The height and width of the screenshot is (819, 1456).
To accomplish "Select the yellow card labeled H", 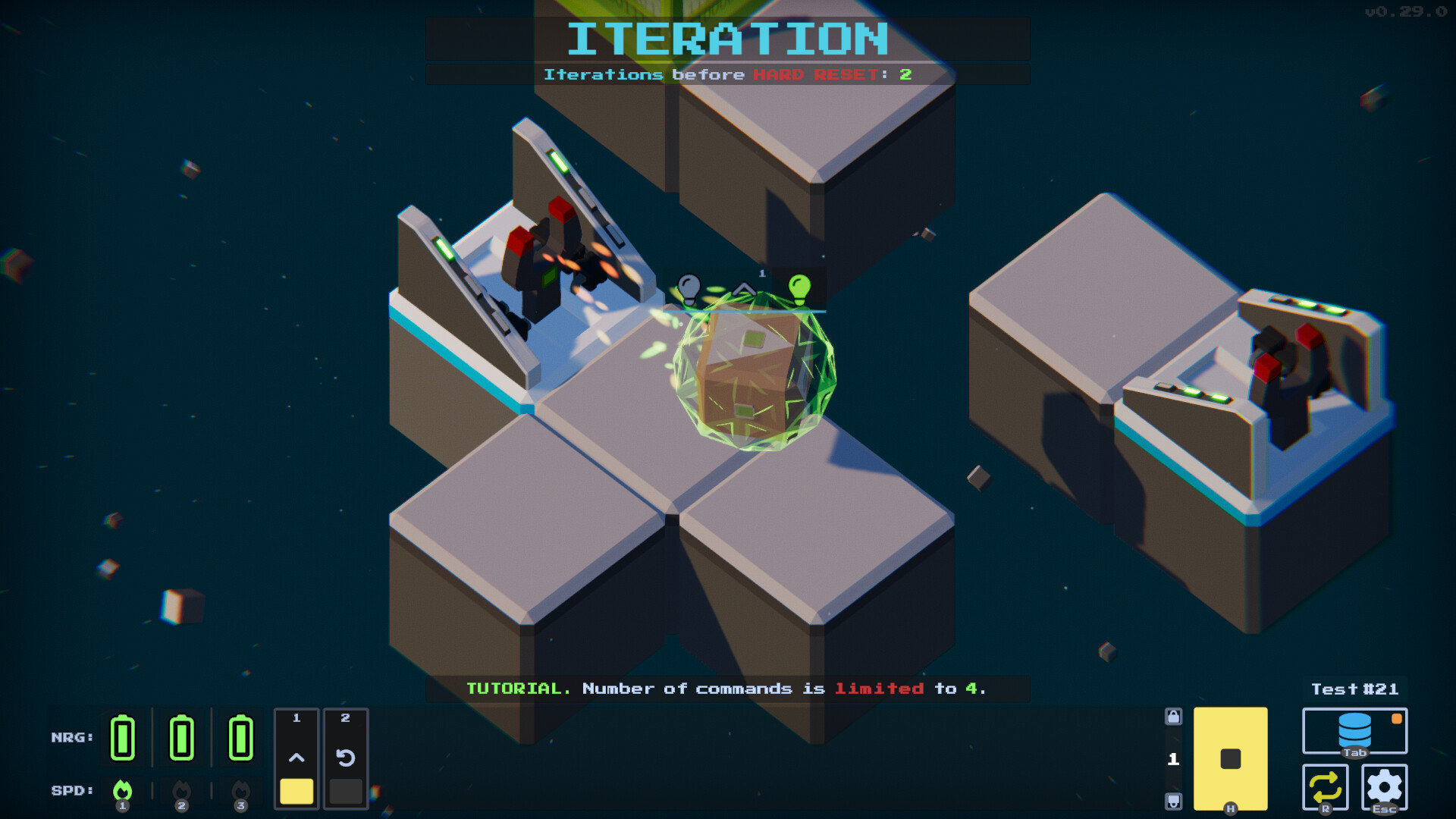I will [1230, 758].
